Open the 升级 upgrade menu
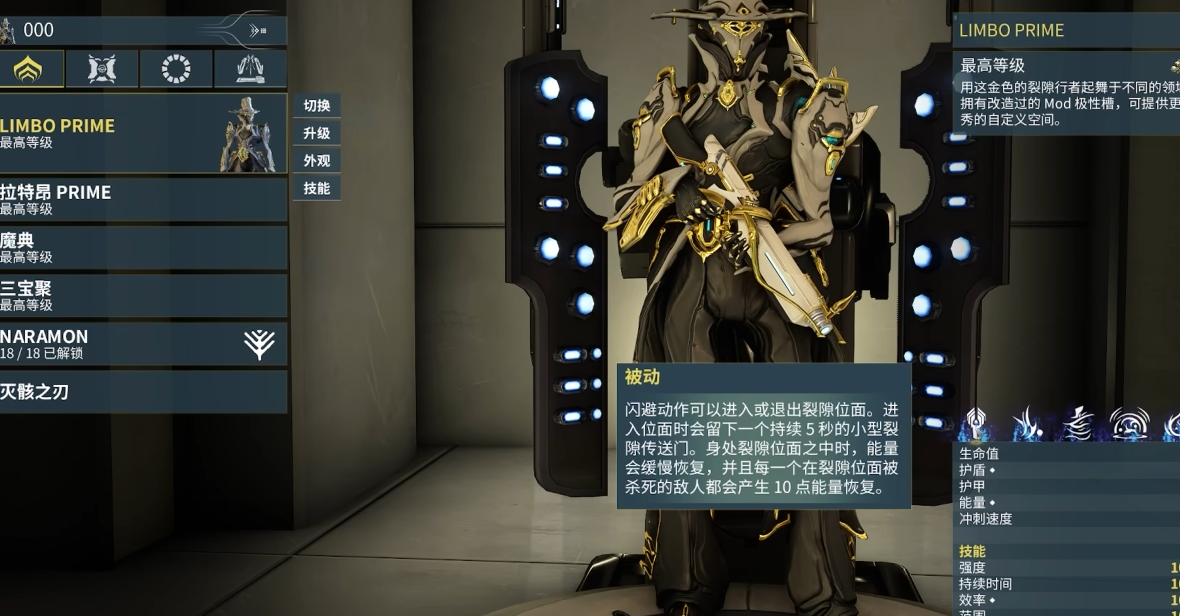 coord(316,133)
